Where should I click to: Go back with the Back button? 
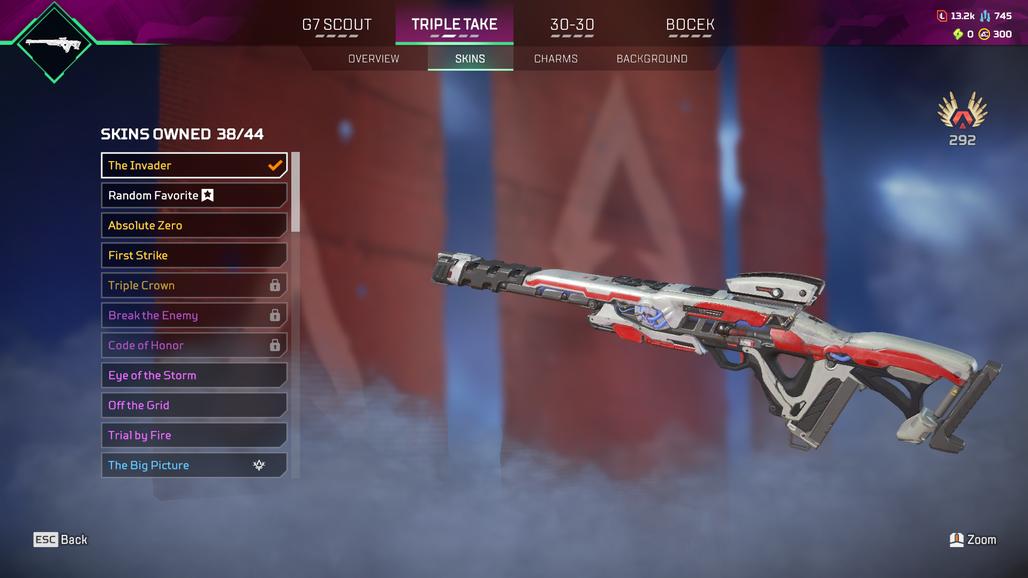(x=61, y=540)
